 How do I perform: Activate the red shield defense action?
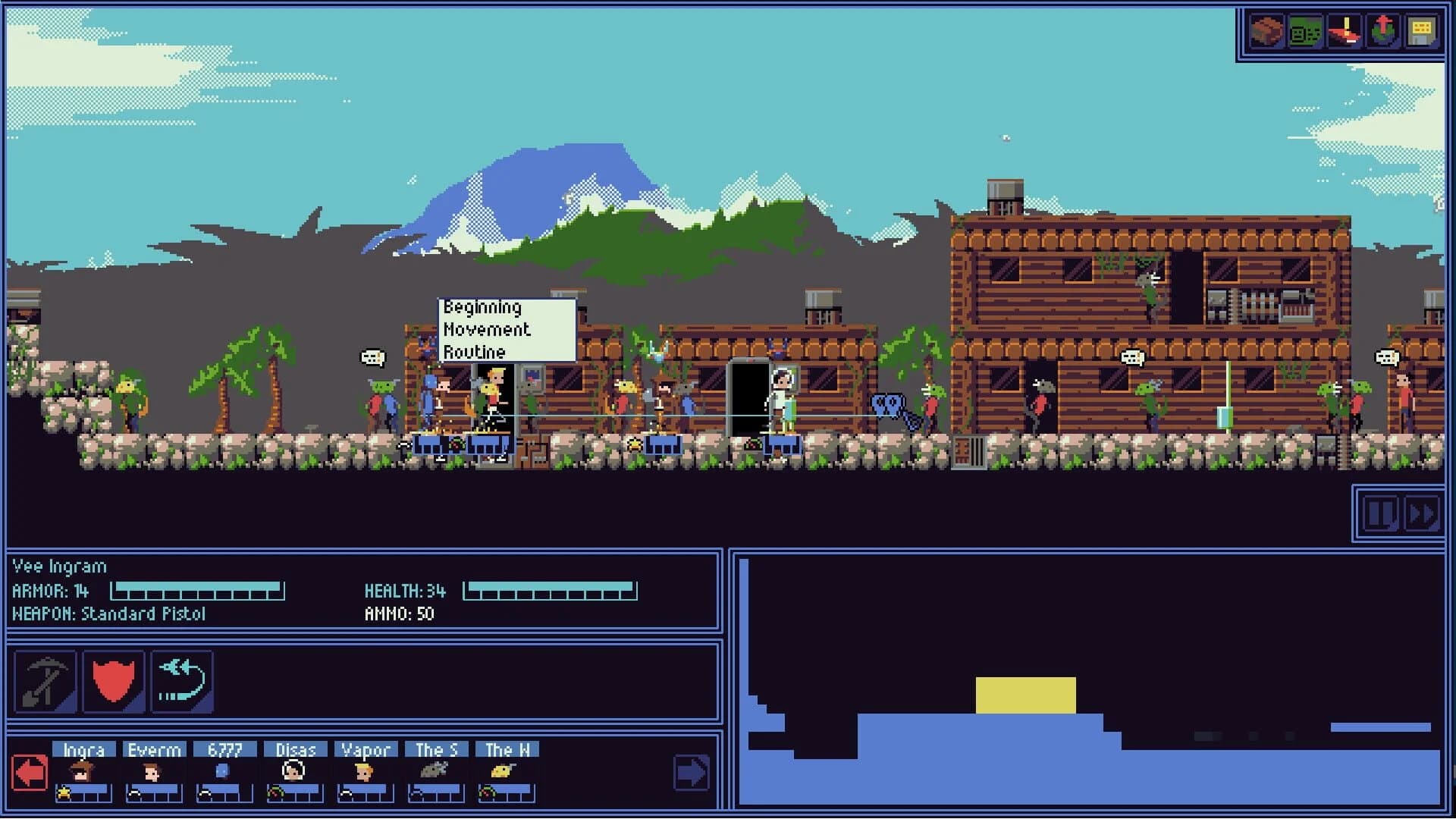pos(112,681)
